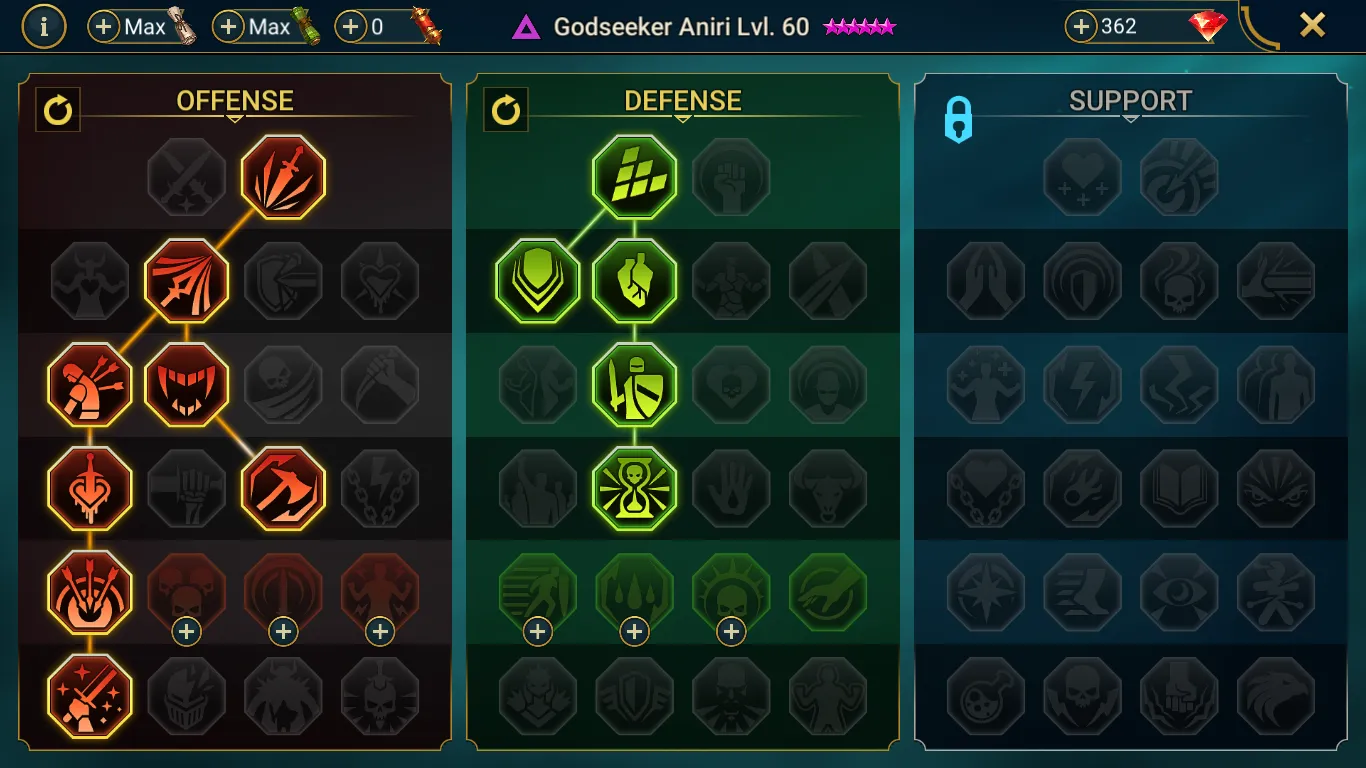Reset the Defense mastery tree
Image resolution: width=1366 pixels, height=768 pixels.
(505, 110)
